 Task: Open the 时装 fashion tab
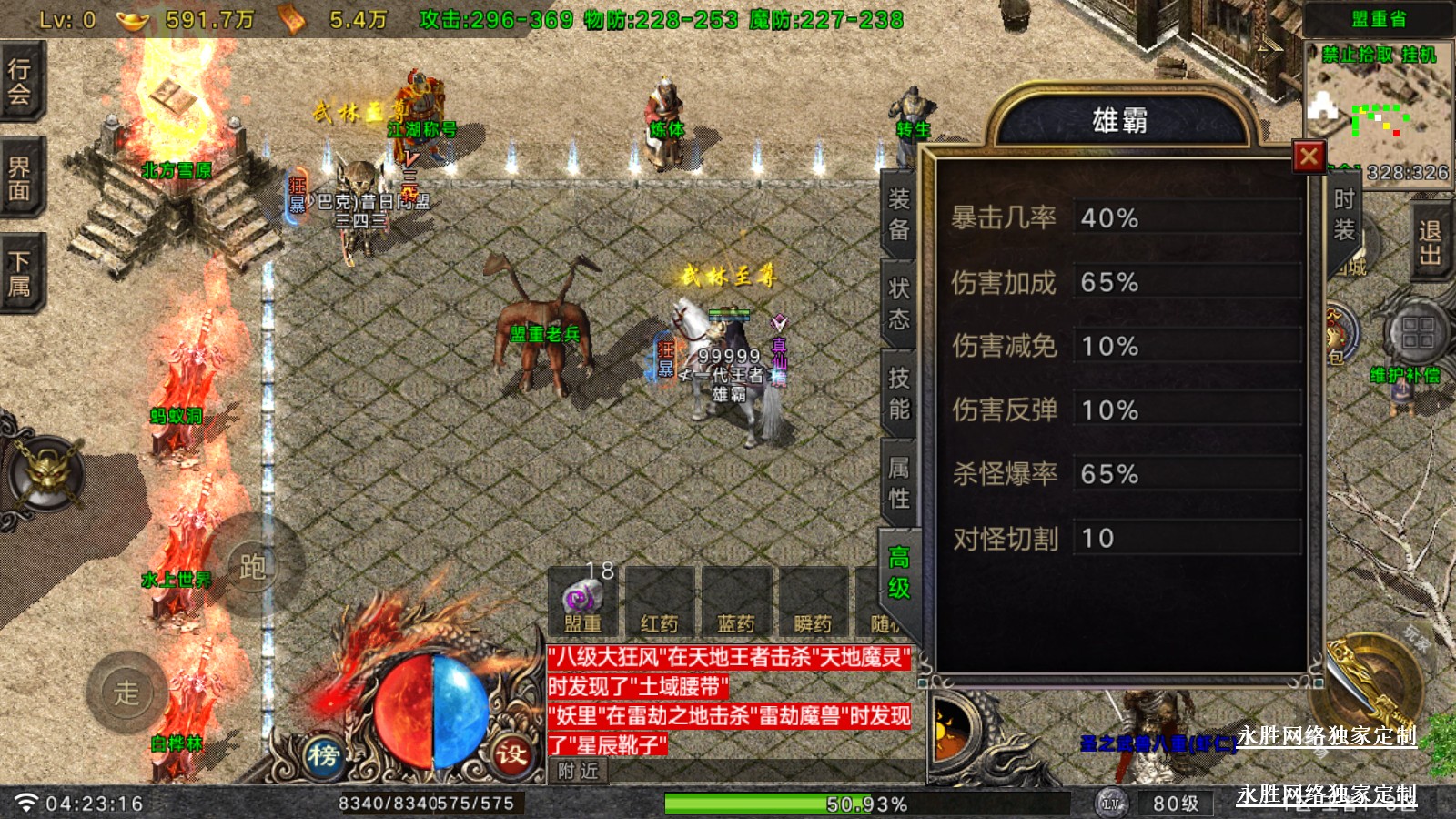point(1343,215)
